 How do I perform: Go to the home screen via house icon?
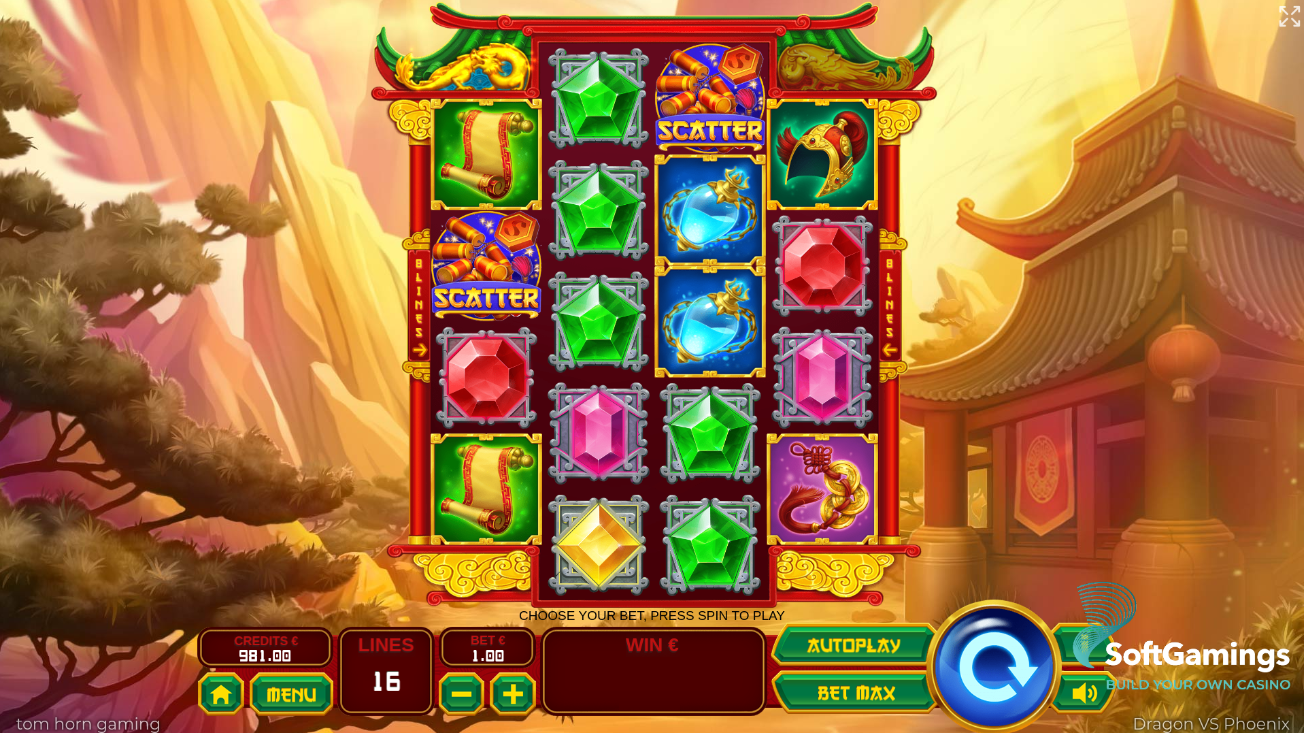coord(221,694)
